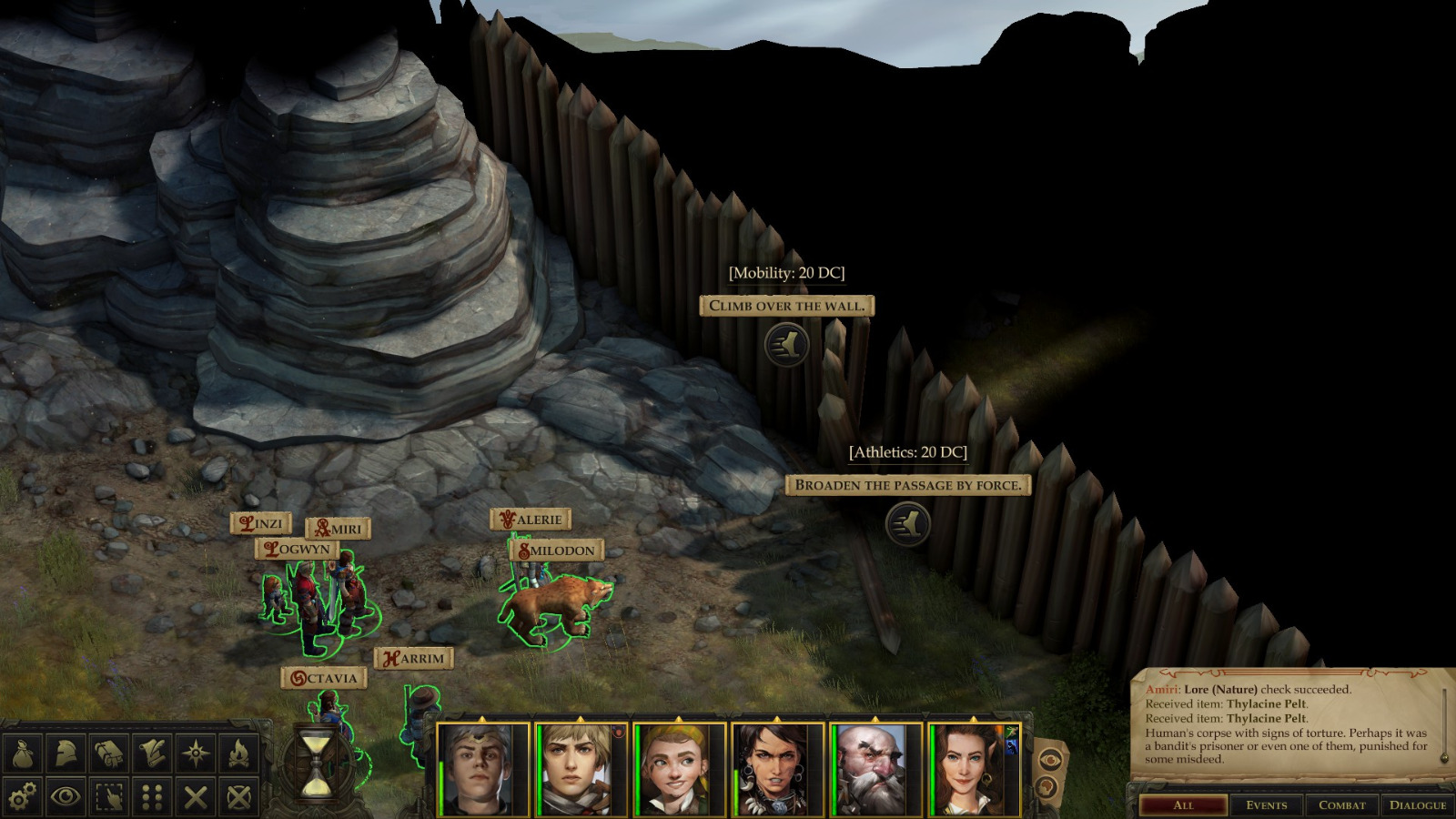Switch to the Combat log tab
The height and width of the screenshot is (819, 1456).
point(1342,804)
